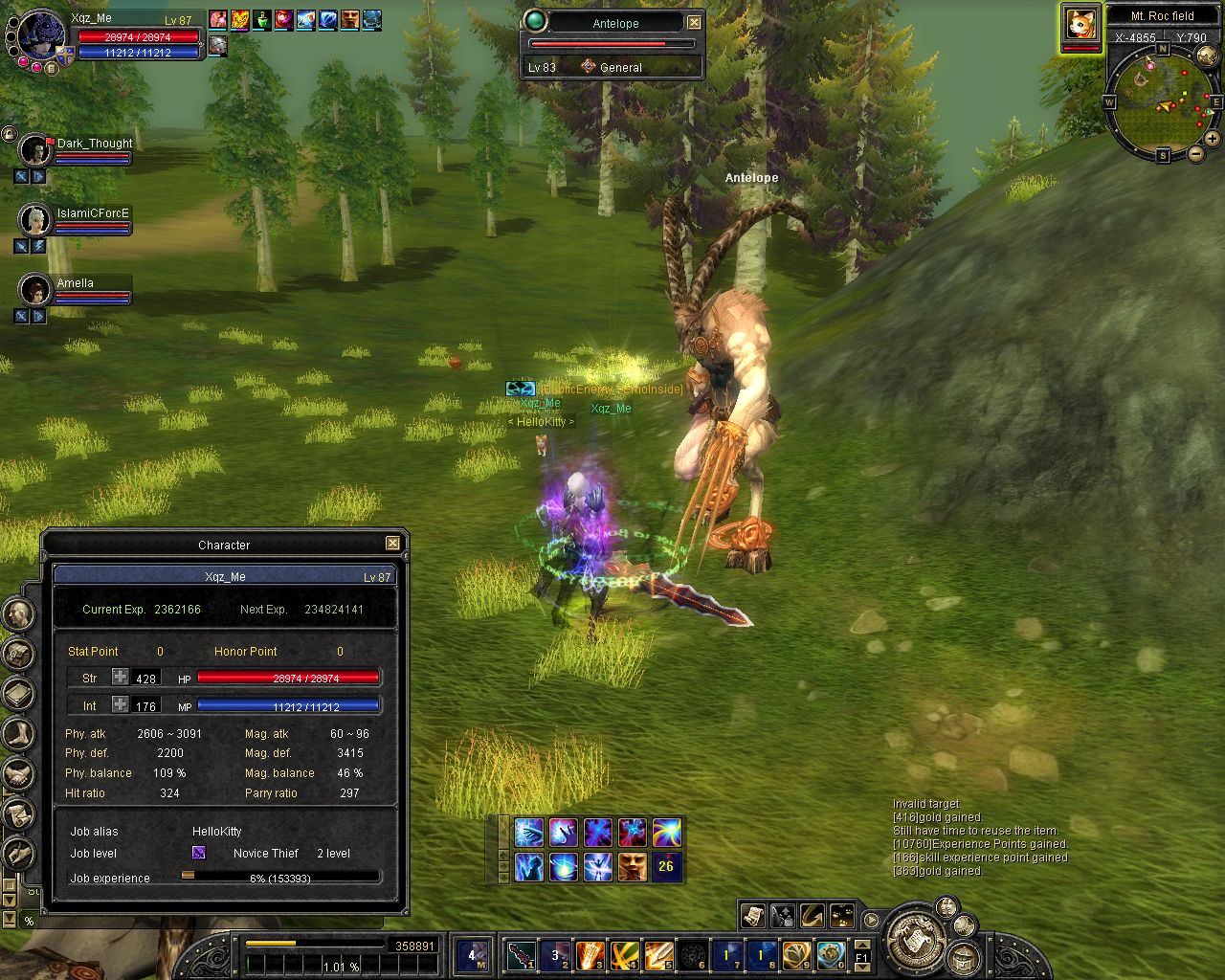This screenshot has width=1225, height=980.
Task: Zoom in the minimap with plus button
Action: click(1212, 139)
